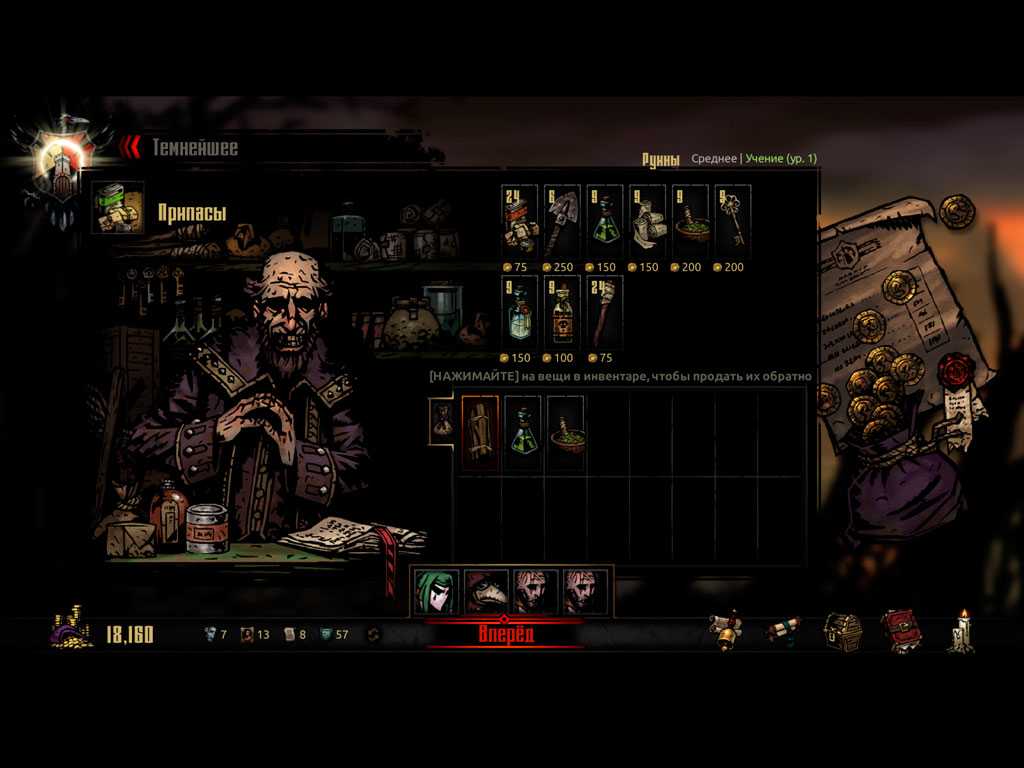The image size is (1024, 768).
Task: Embark by clicking the Вперёд button
Action: pyautogui.click(x=505, y=634)
